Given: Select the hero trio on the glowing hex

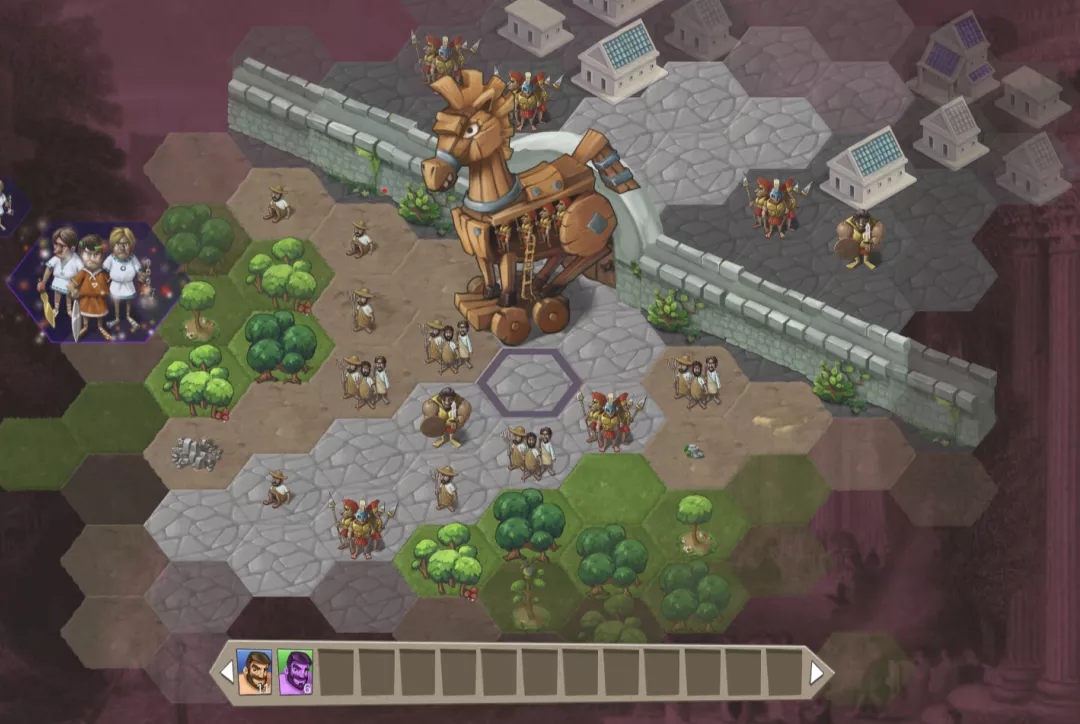Looking at the screenshot, I should pyautogui.click(x=93, y=278).
